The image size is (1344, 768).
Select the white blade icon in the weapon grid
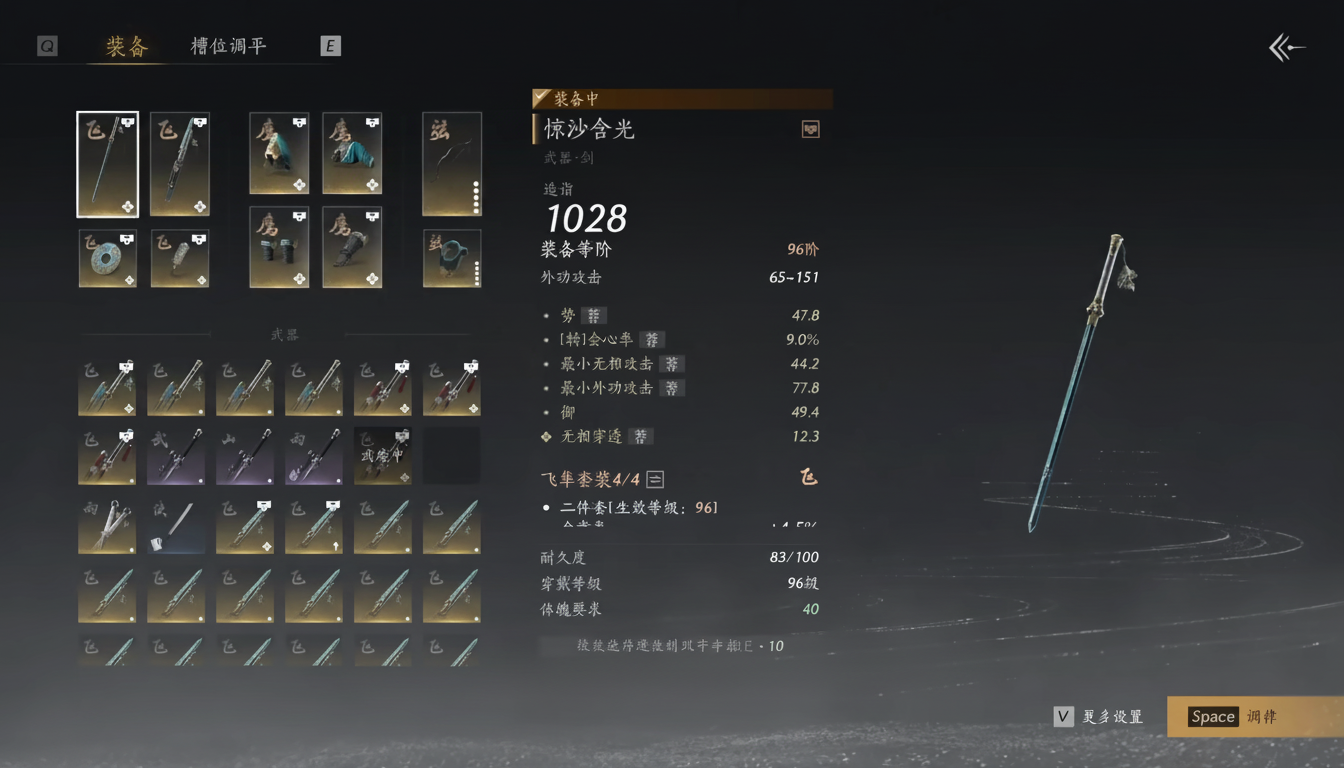click(176, 525)
